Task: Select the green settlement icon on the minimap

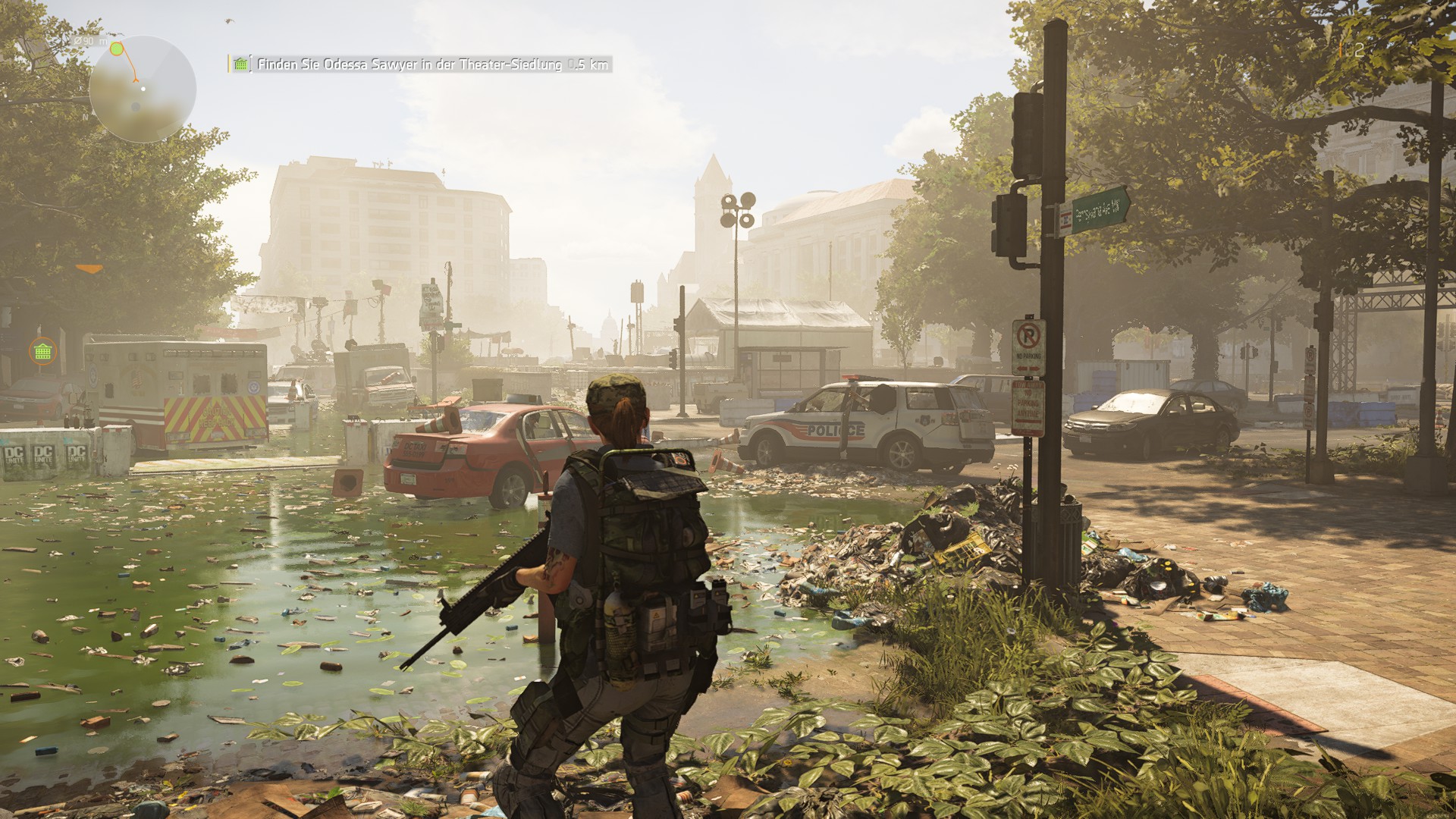Action: coord(116,49)
